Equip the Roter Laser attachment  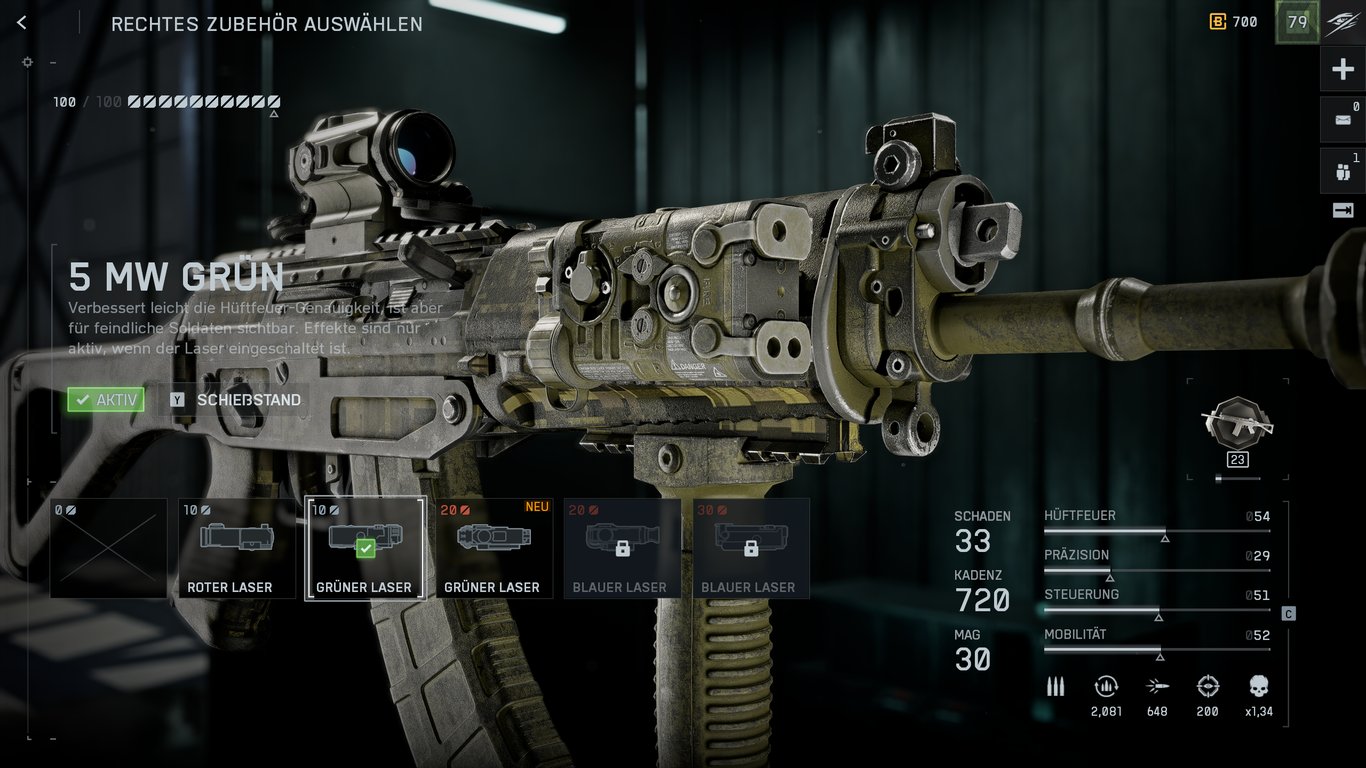[237, 548]
